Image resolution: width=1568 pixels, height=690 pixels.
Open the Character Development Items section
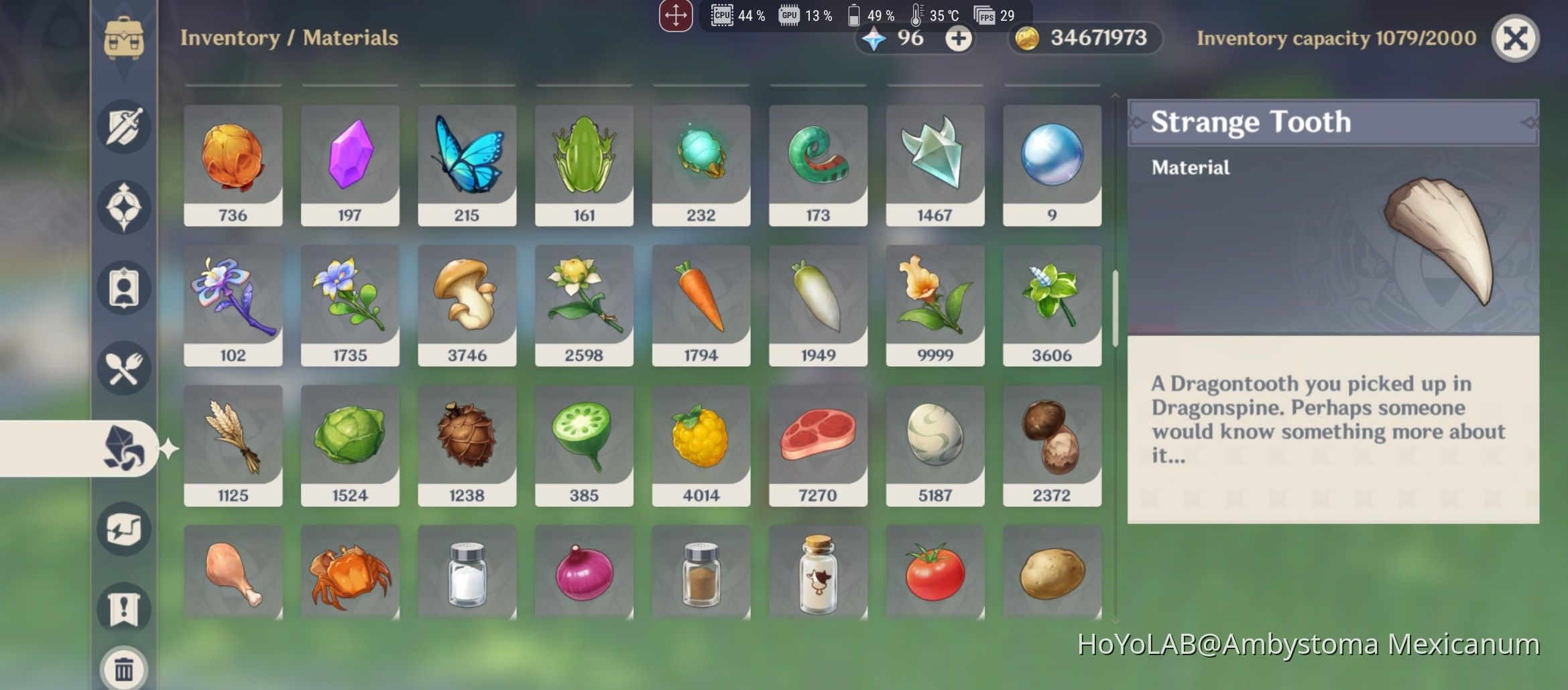point(124,287)
